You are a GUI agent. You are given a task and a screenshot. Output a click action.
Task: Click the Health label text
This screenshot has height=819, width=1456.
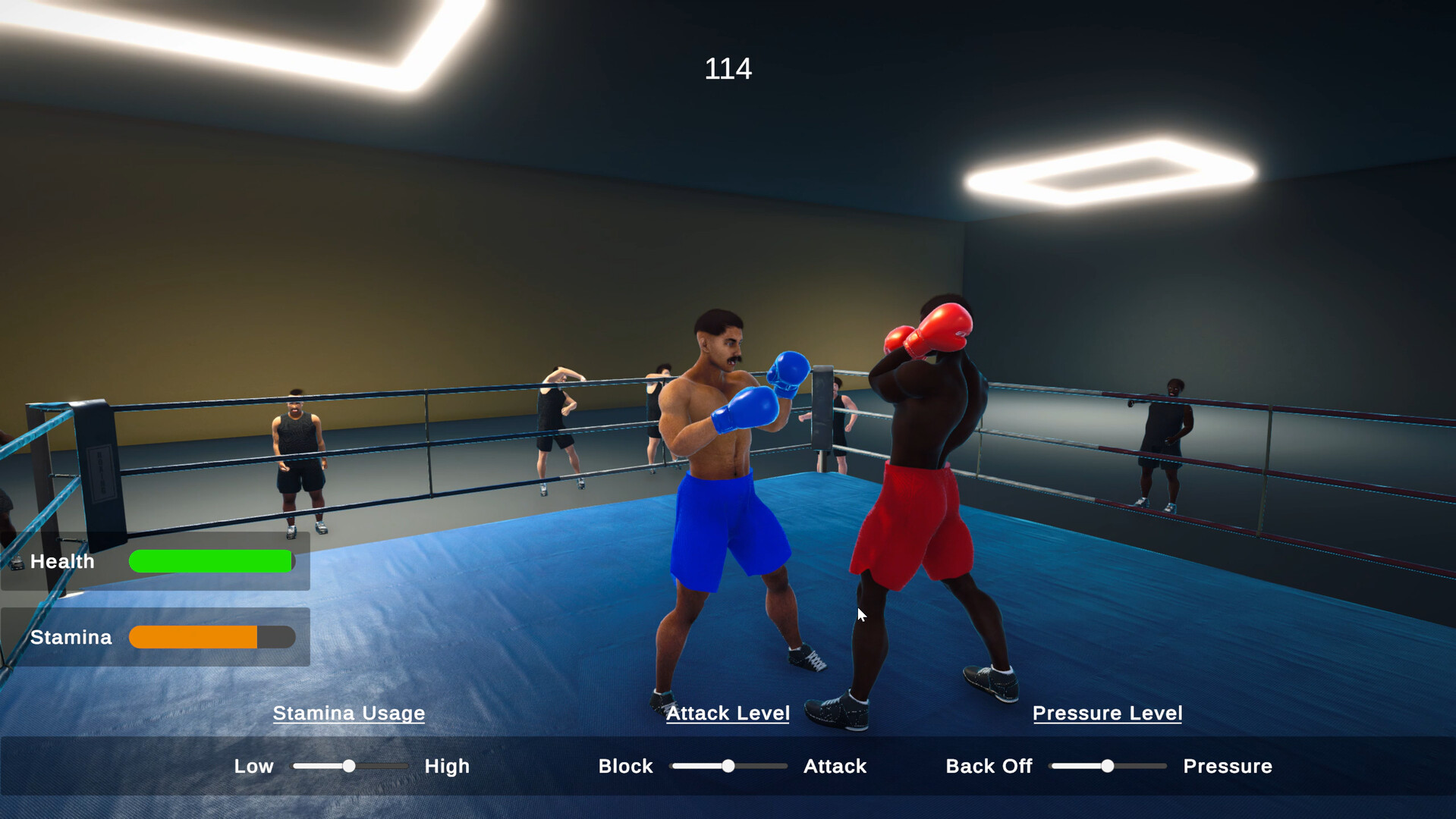click(62, 561)
